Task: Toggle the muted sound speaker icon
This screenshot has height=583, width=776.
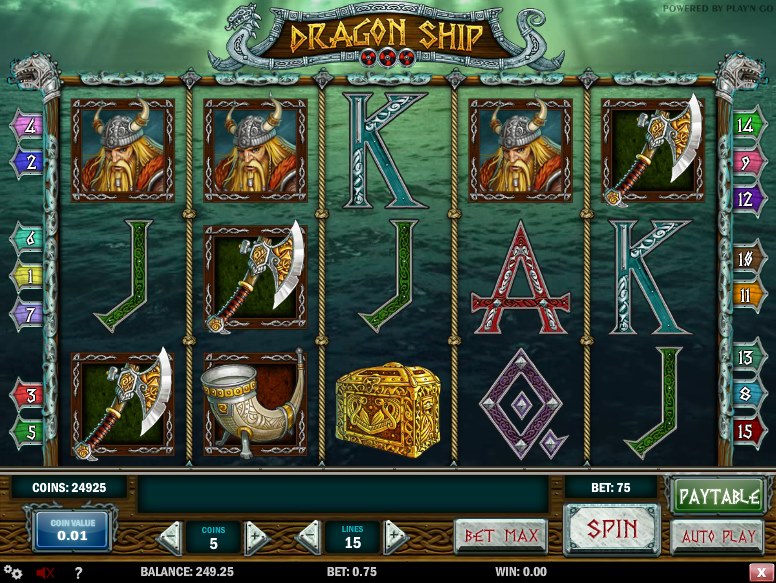Action: tap(45, 573)
